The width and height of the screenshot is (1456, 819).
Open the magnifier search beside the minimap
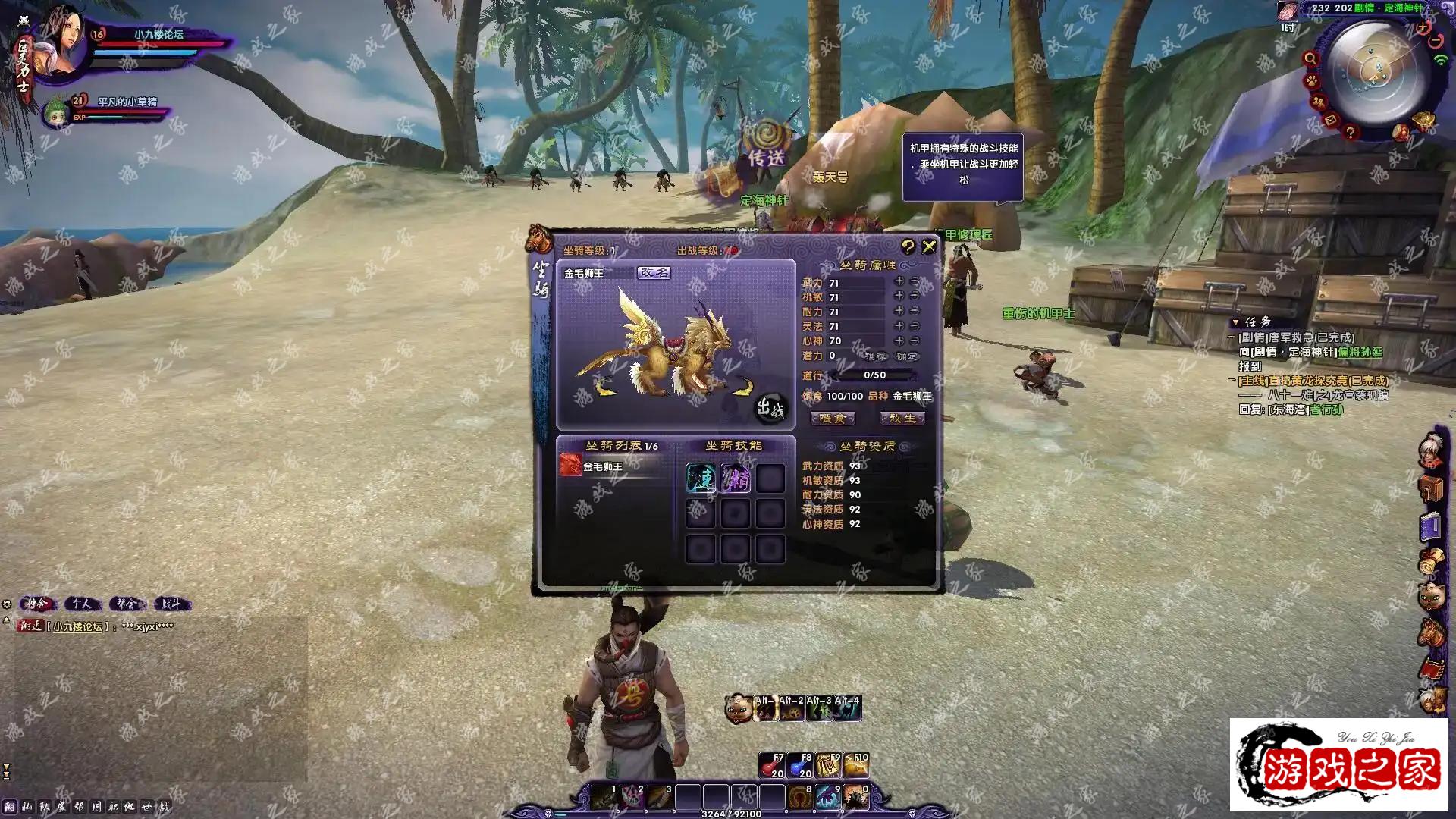[1310, 58]
